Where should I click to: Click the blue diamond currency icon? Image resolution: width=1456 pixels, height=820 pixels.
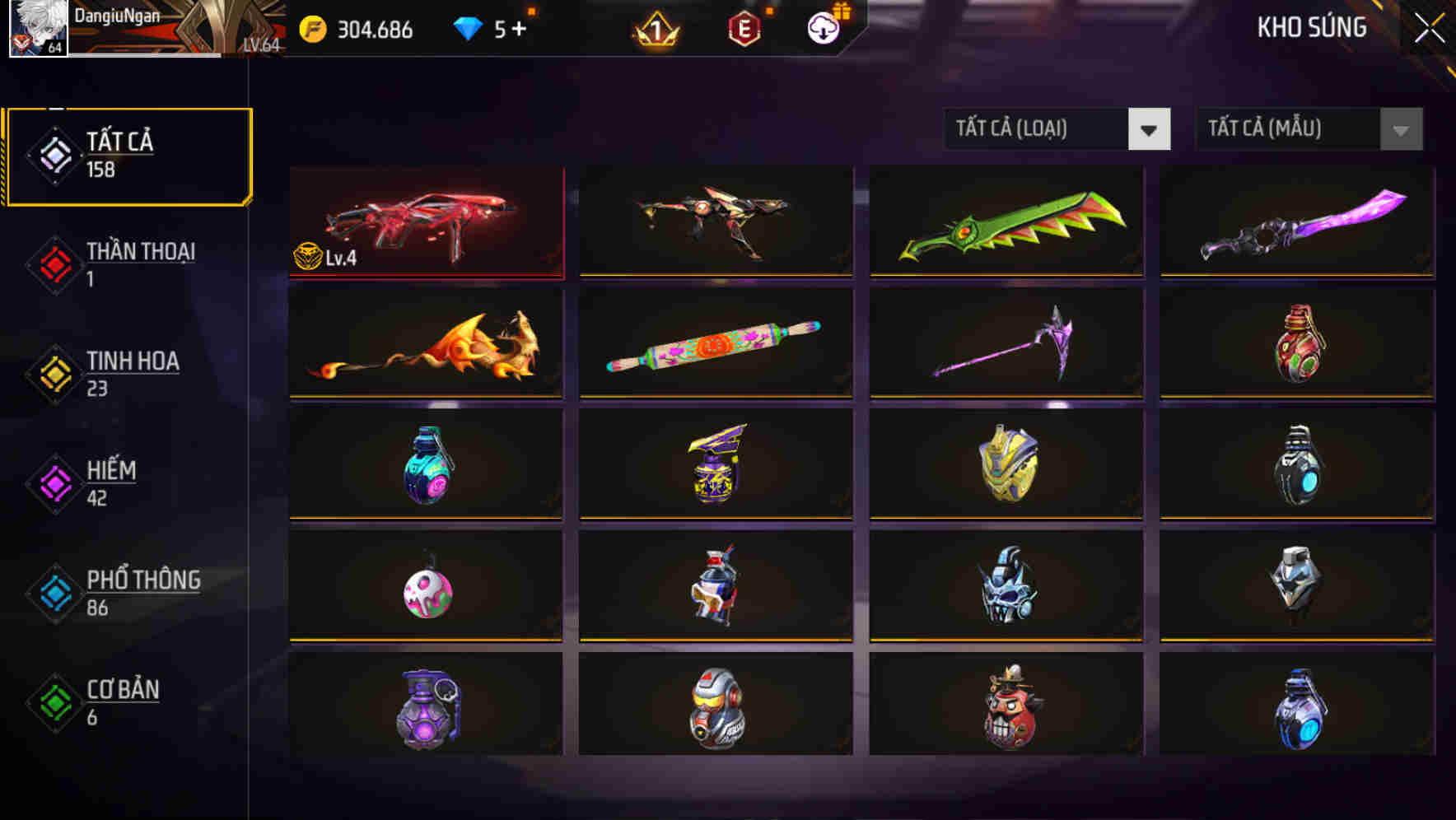(468, 26)
